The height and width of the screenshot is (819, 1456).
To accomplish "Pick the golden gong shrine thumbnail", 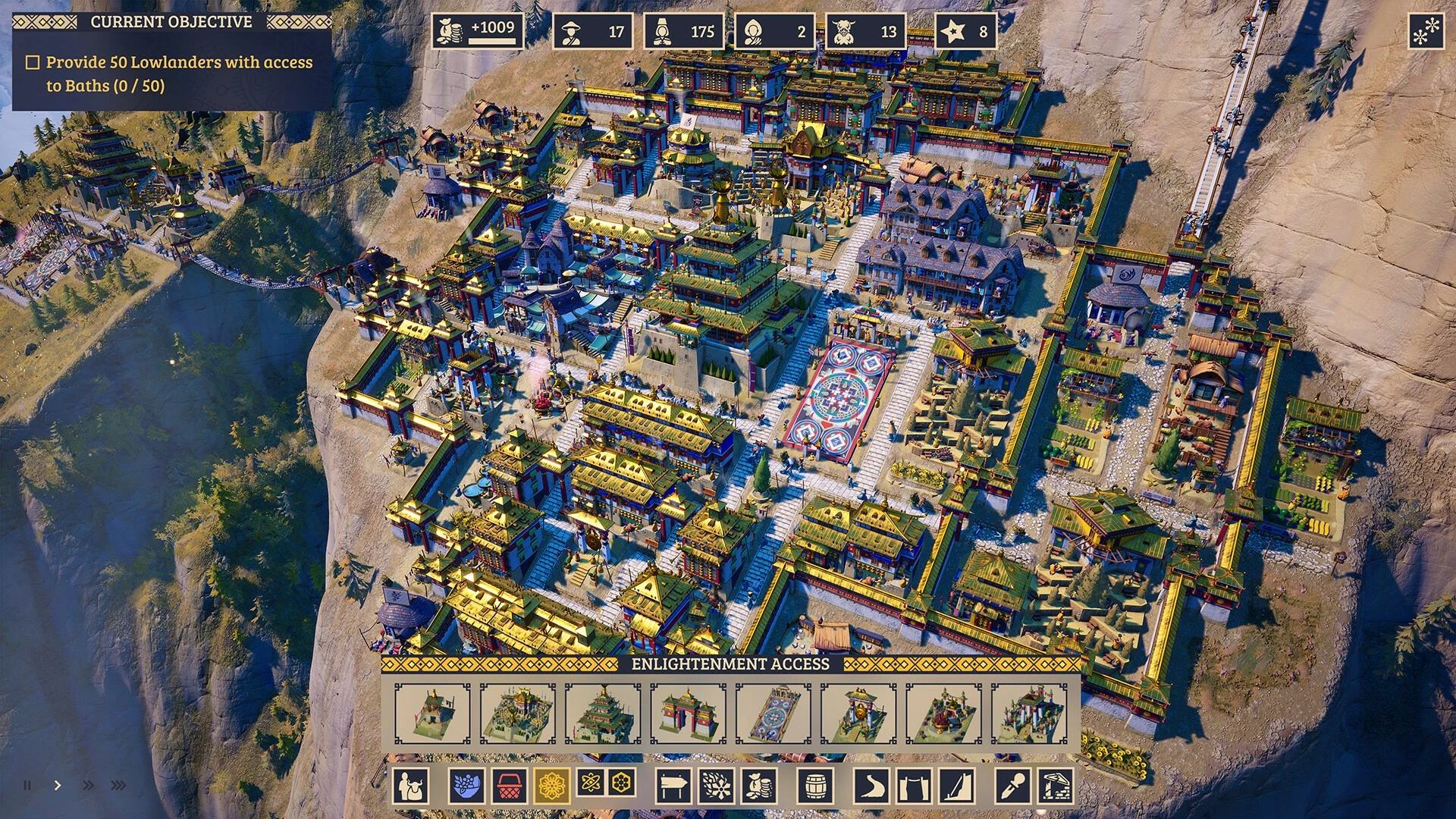I will coord(858,713).
